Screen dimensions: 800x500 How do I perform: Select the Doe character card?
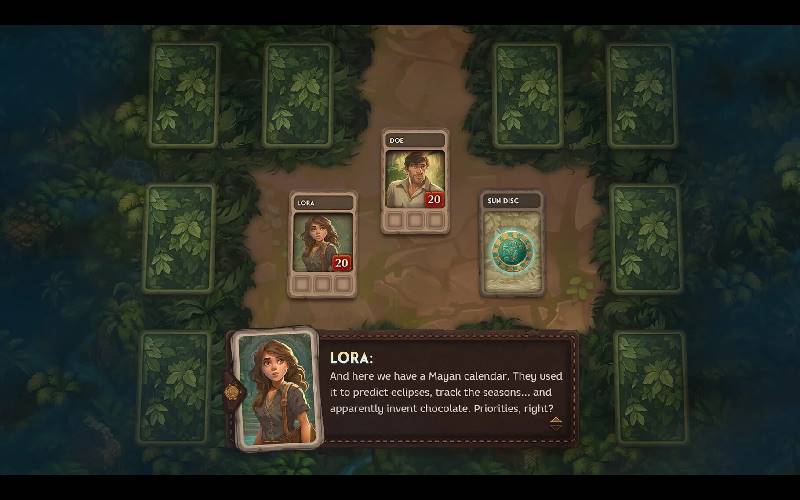[415, 181]
